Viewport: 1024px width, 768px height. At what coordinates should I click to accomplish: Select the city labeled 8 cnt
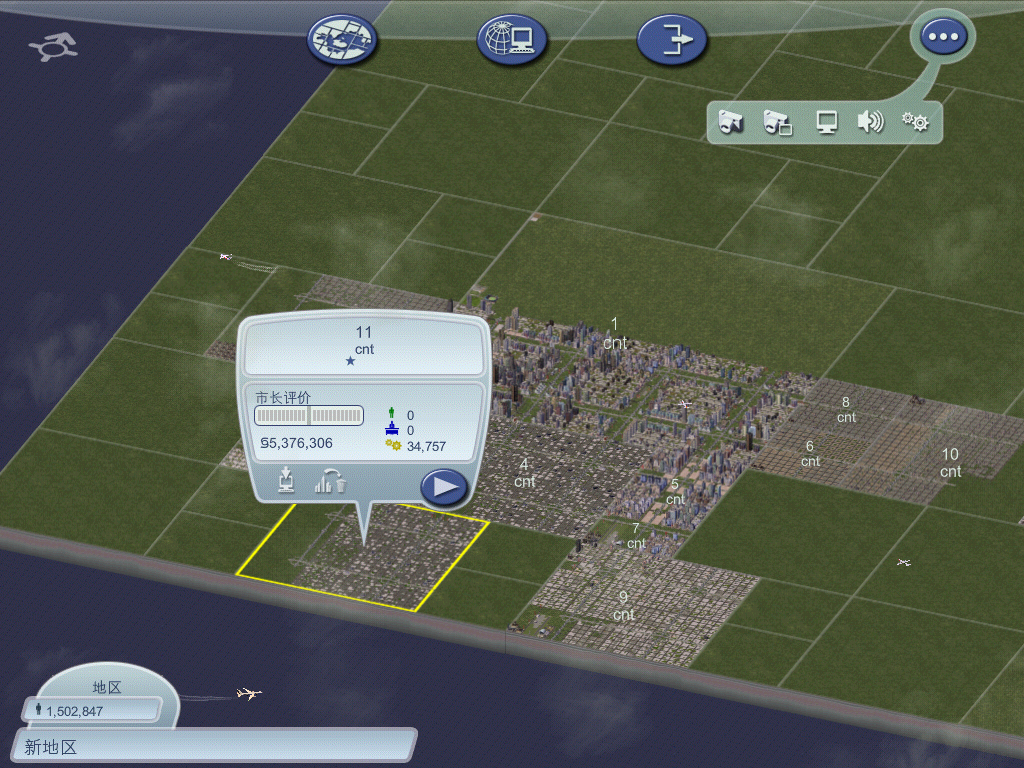(846, 409)
